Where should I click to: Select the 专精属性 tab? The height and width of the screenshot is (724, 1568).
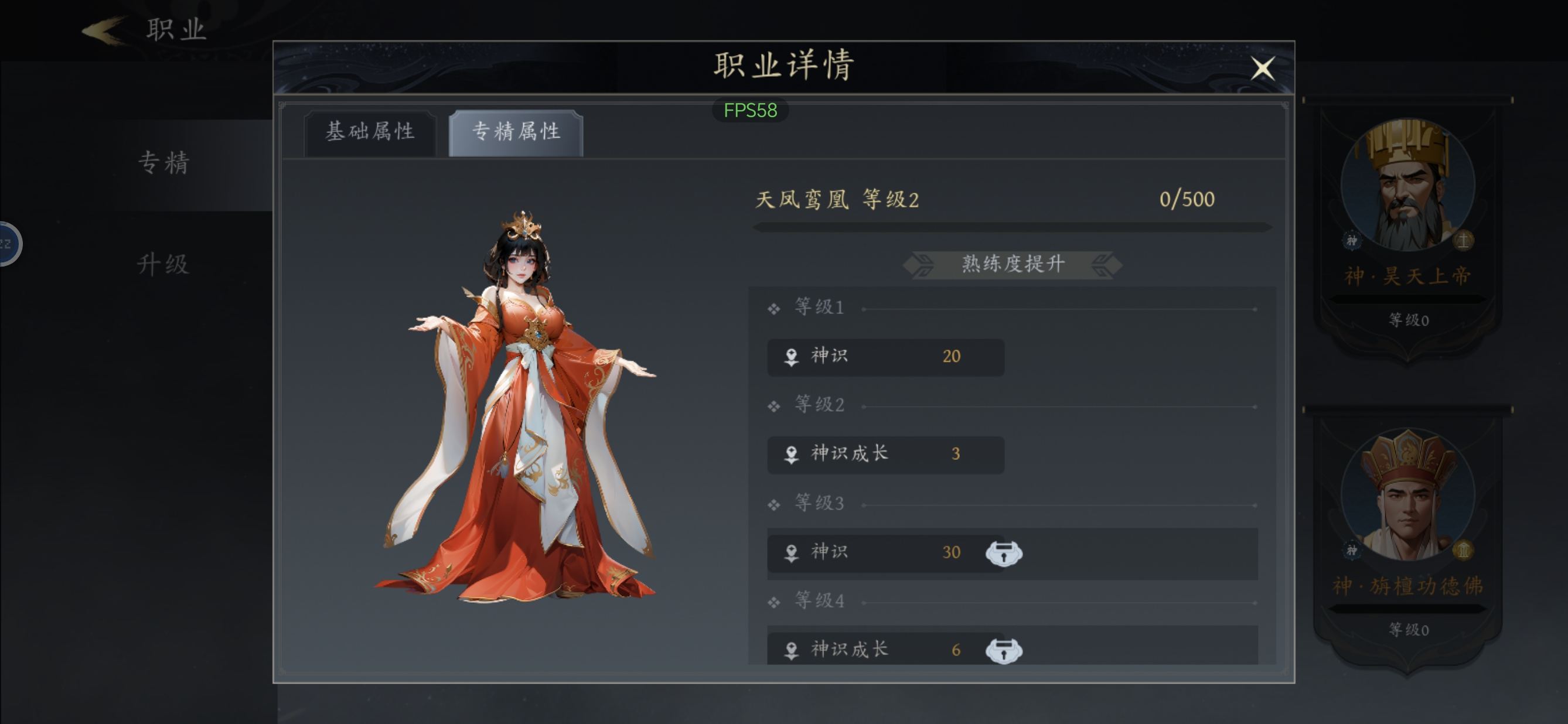coord(516,132)
